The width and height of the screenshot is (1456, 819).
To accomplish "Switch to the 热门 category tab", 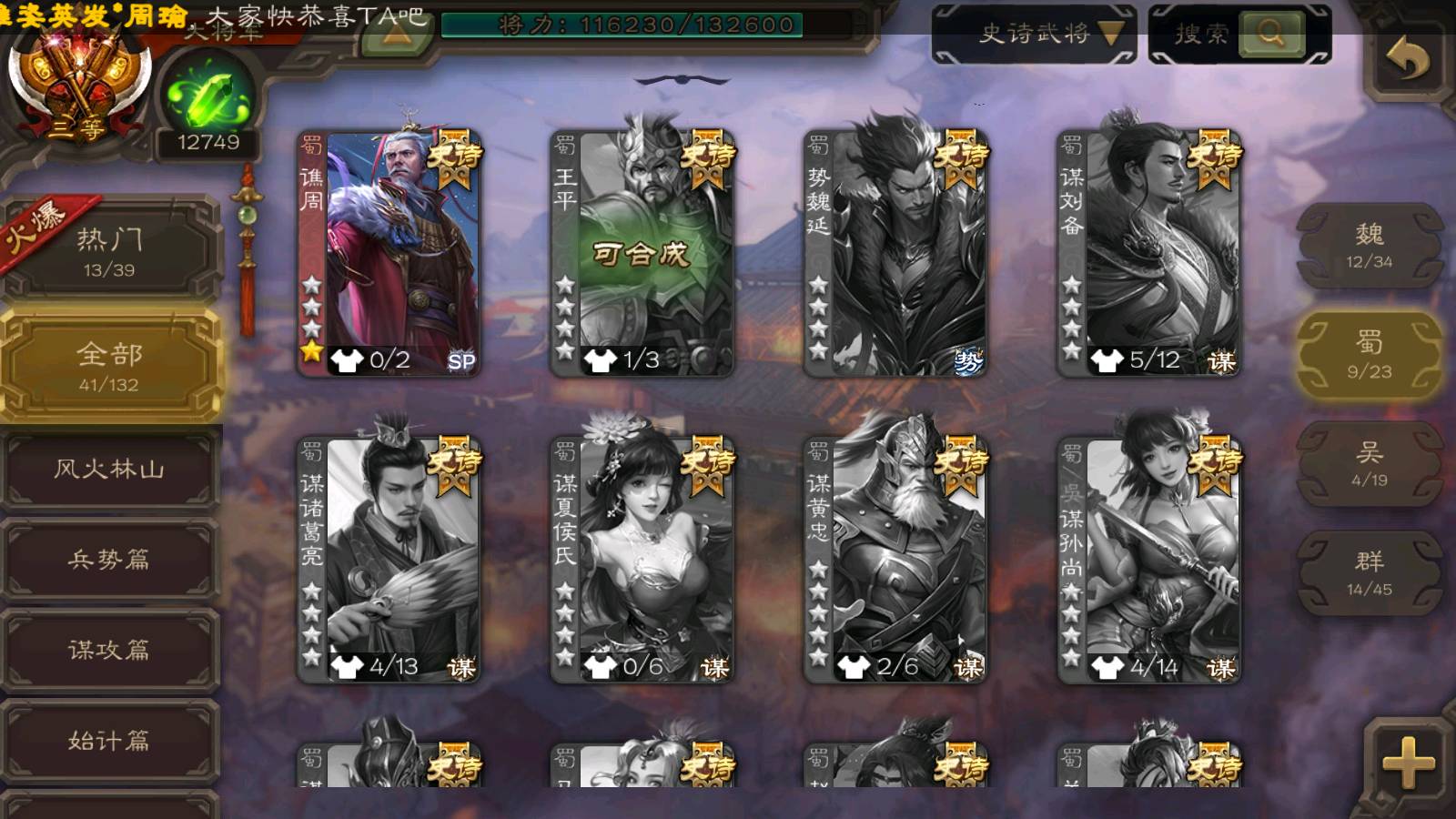I will [109, 249].
